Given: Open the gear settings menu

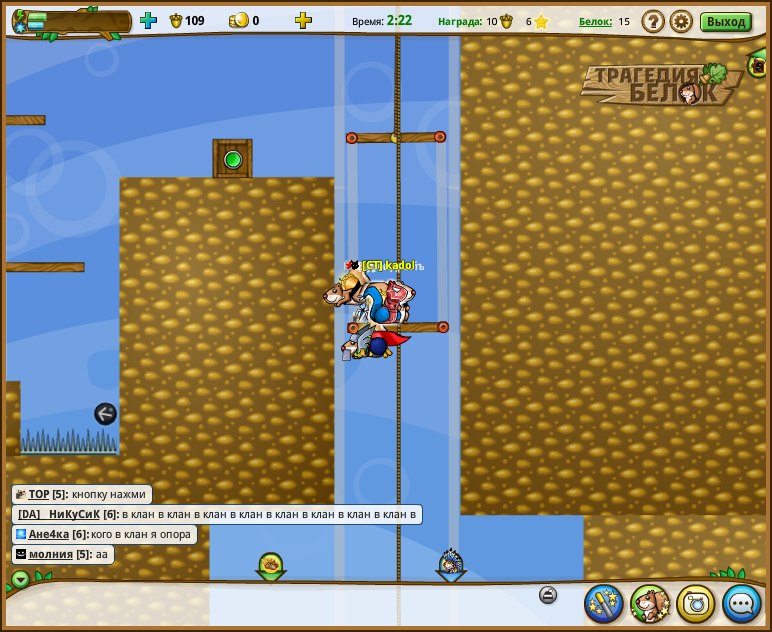Looking at the screenshot, I should 681,21.
